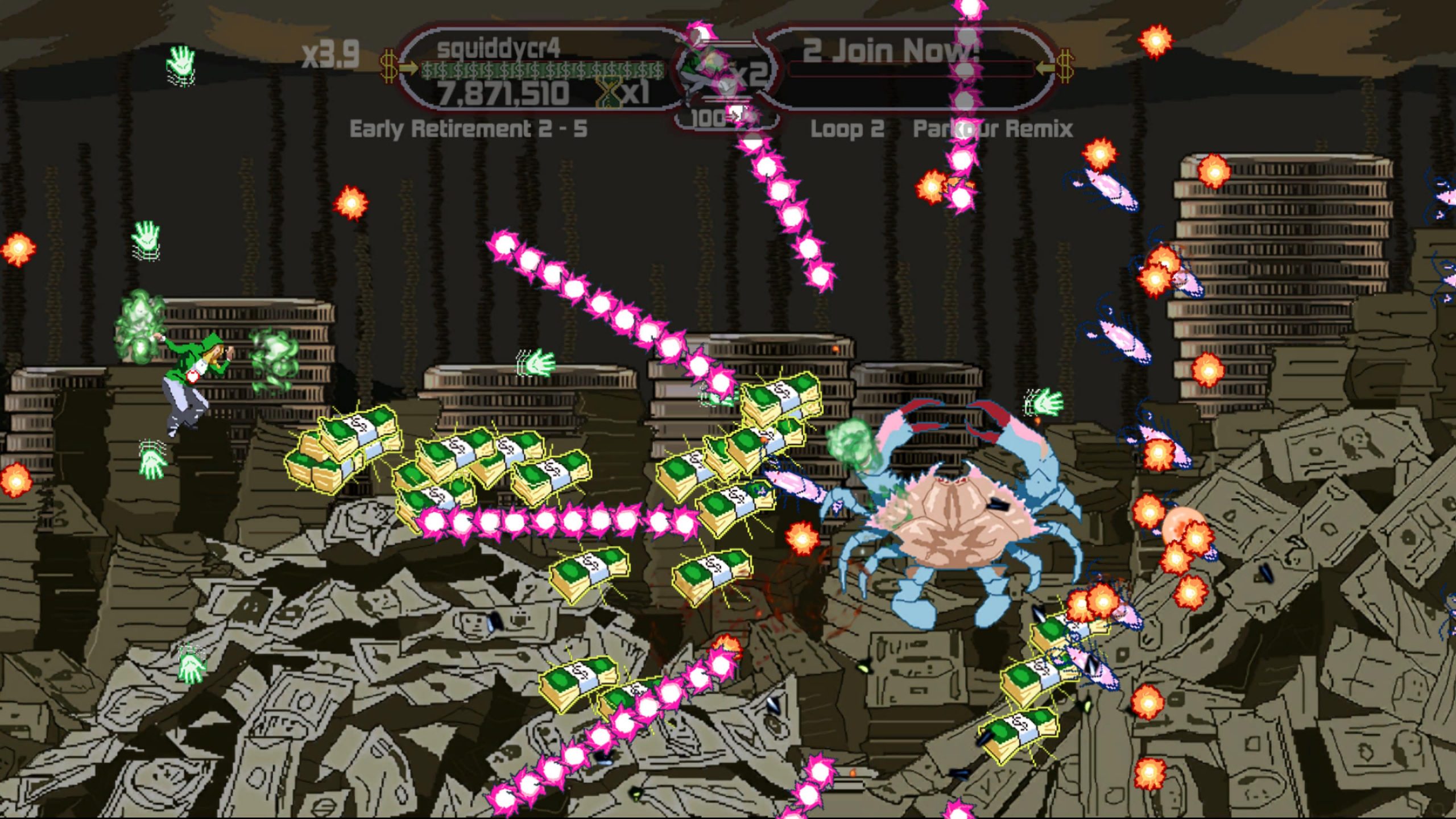Toggle the green dollar meter above the score
This screenshot has height=819, width=1456.
pos(540,69)
